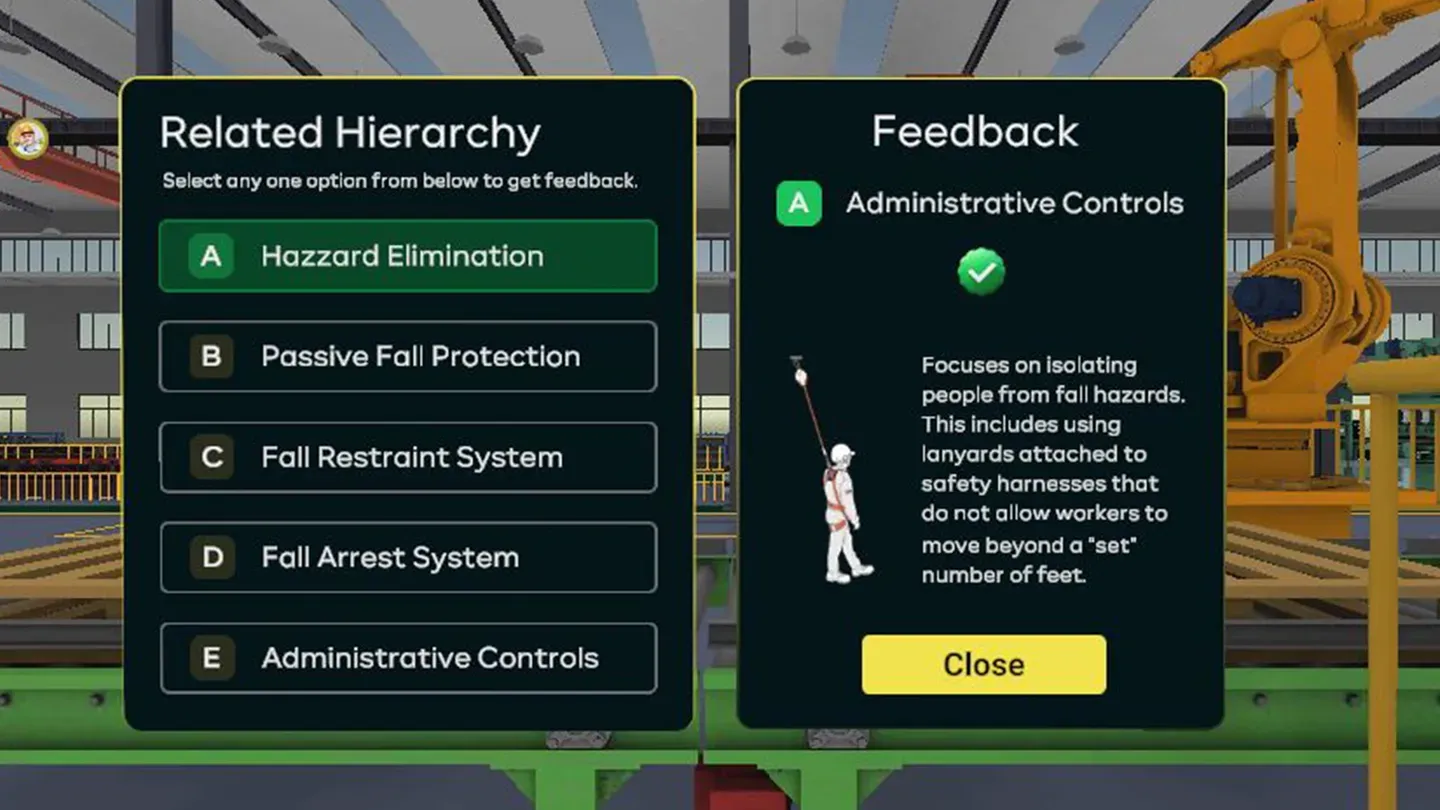The width and height of the screenshot is (1440, 810).
Task: Click the Feedback panel heading
Action: point(975,130)
